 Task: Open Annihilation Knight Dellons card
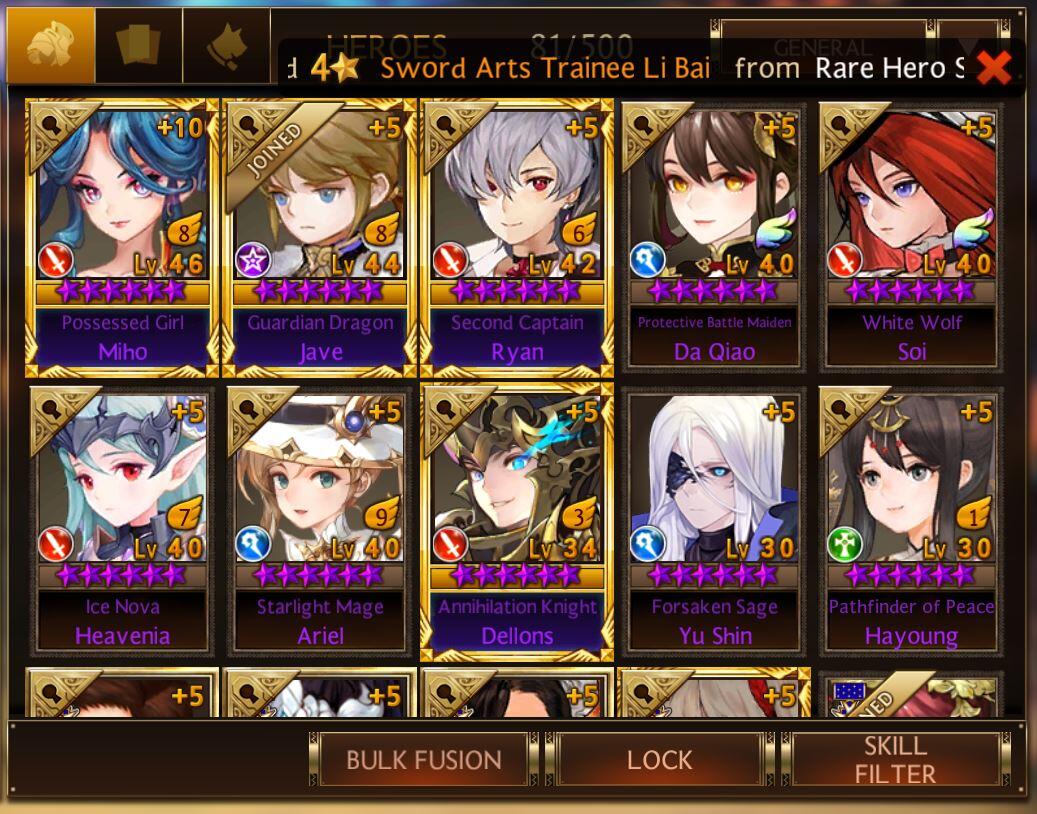point(517,521)
